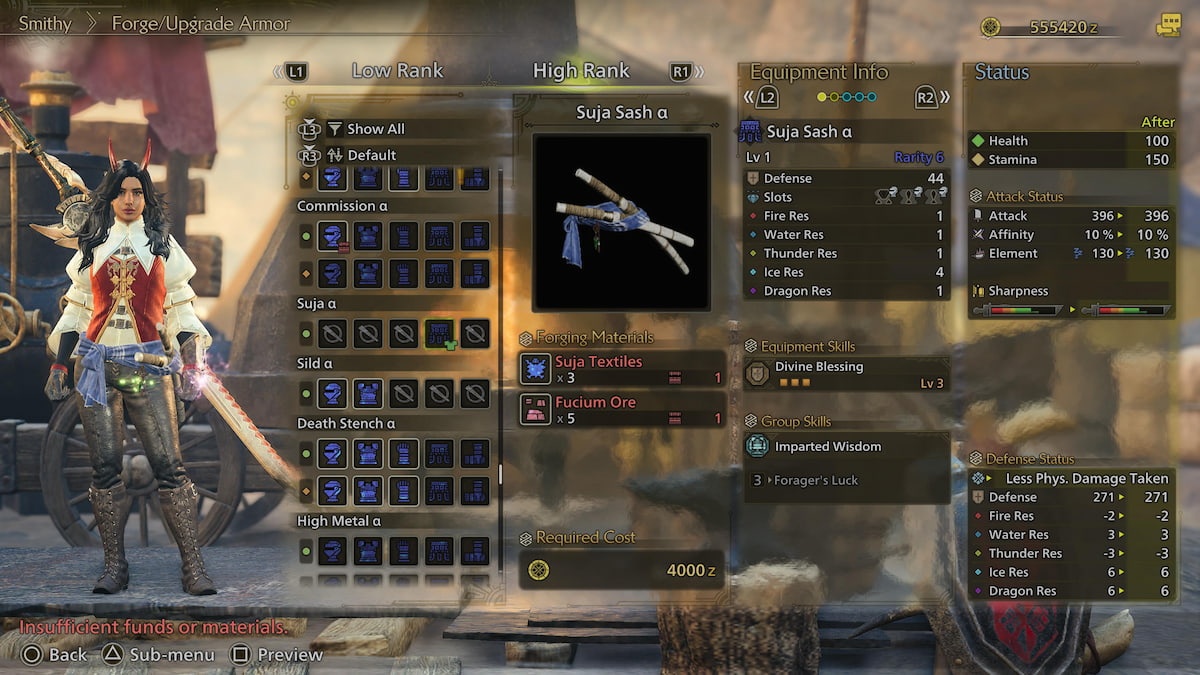This screenshot has height=675, width=1200.
Task: Select the Fucium Ore material row
Action: click(x=622, y=409)
